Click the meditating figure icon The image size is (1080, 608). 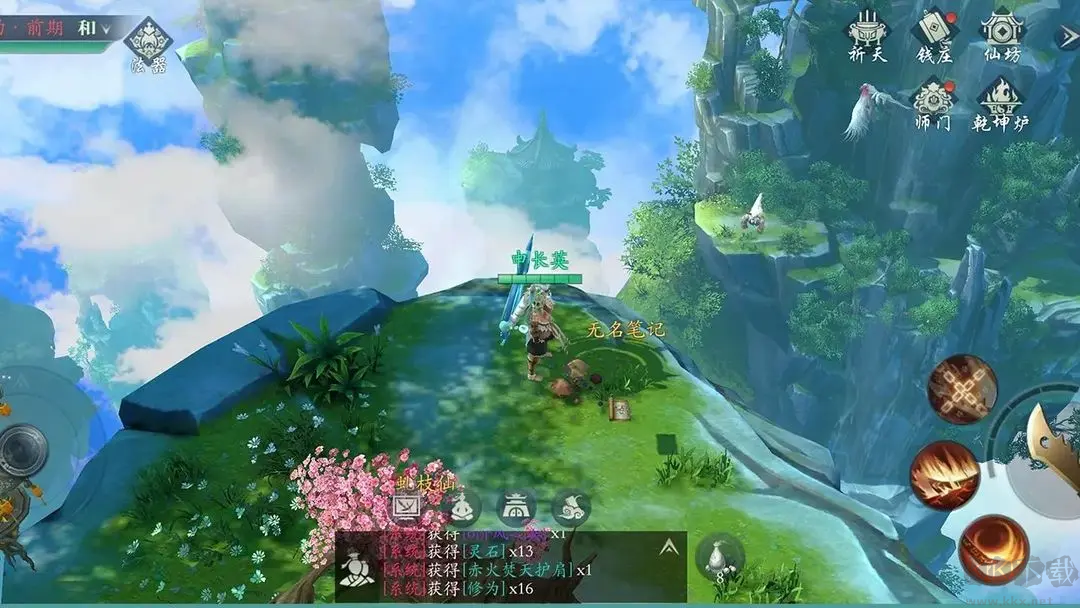coord(462,508)
